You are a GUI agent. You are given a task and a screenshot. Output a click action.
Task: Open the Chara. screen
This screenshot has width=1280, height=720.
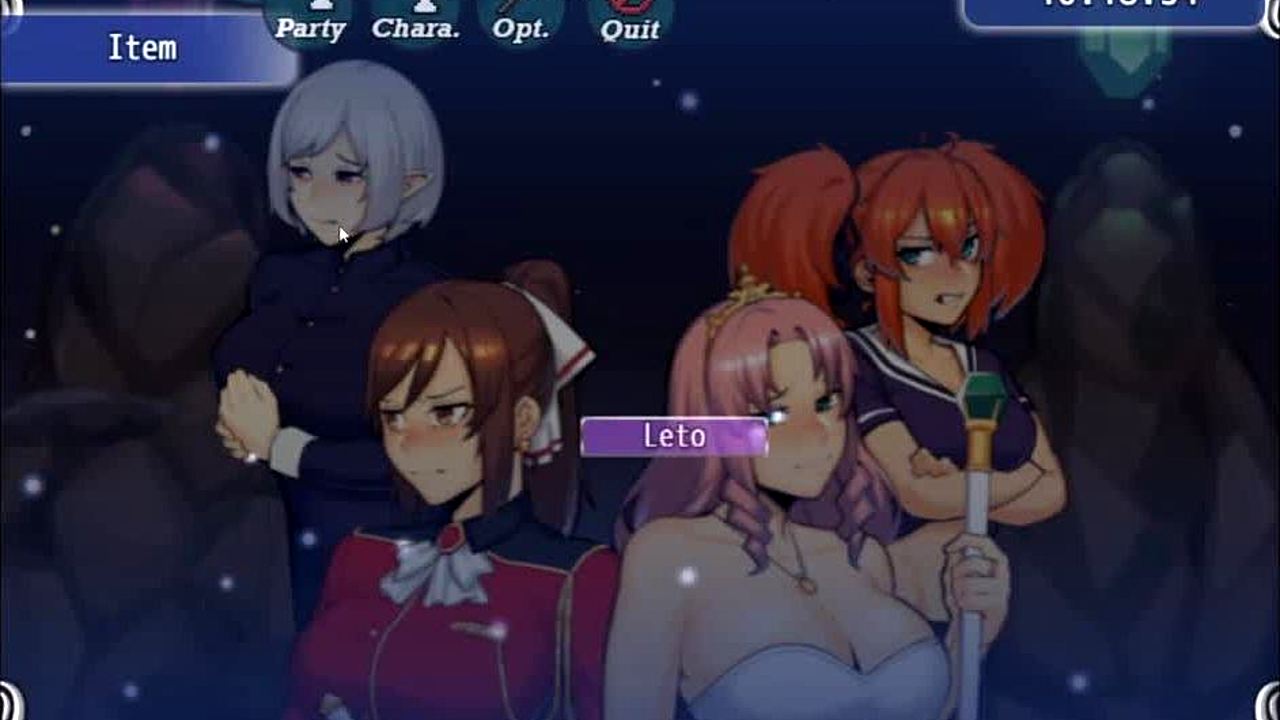pyautogui.click(x=416, y=24)
